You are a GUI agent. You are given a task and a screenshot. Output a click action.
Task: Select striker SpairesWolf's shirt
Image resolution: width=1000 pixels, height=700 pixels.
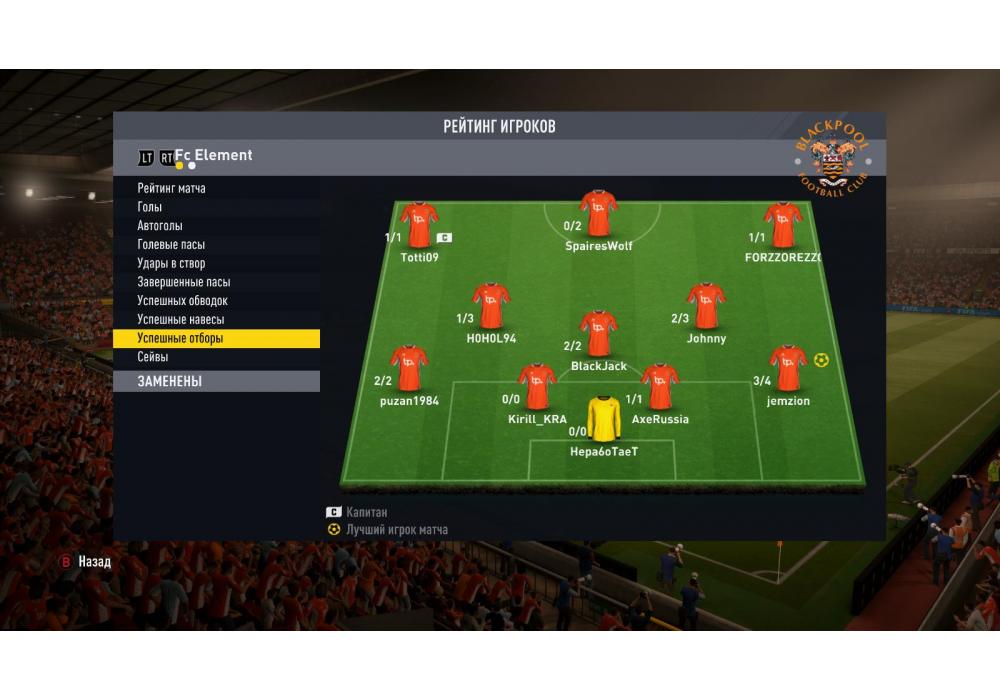(x=598, y=214)
